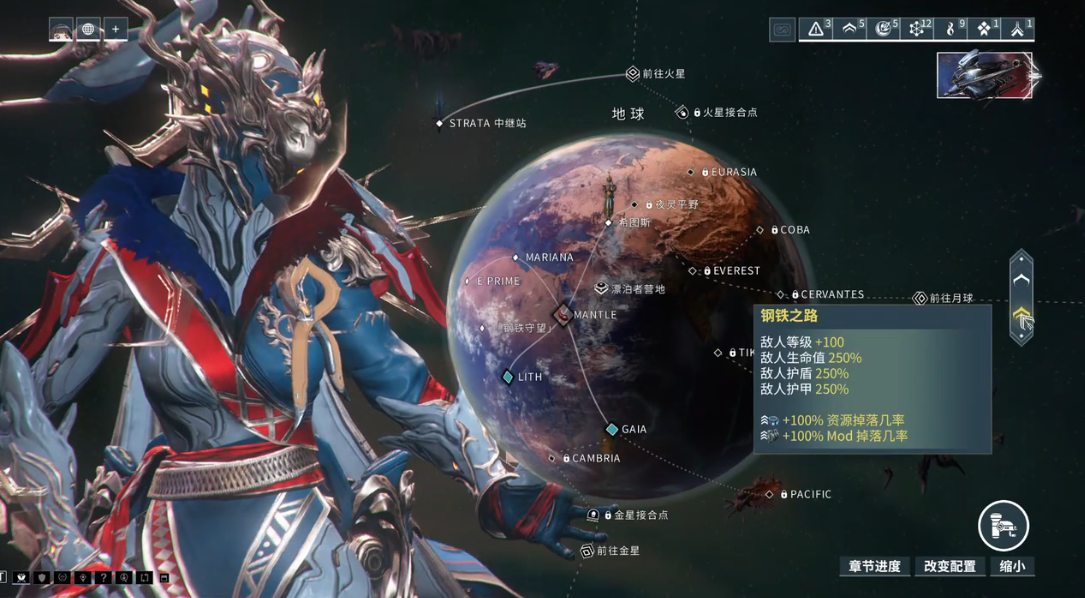This screenshot has height=598, width=1085.
Task: Click the 改变配置 change loadout button
Action: coord(949,566)
